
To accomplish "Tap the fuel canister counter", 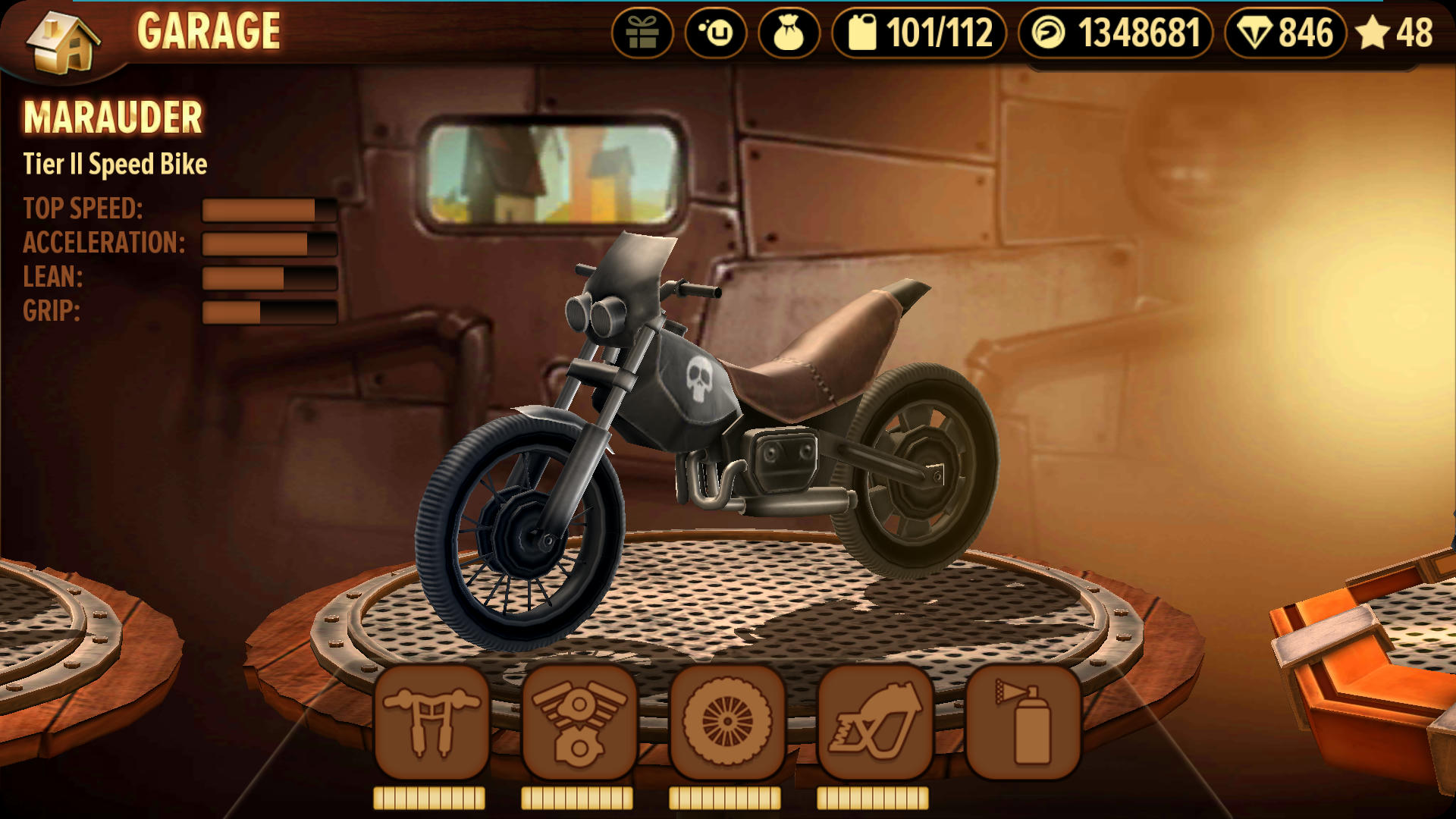I will click(919, 33).
